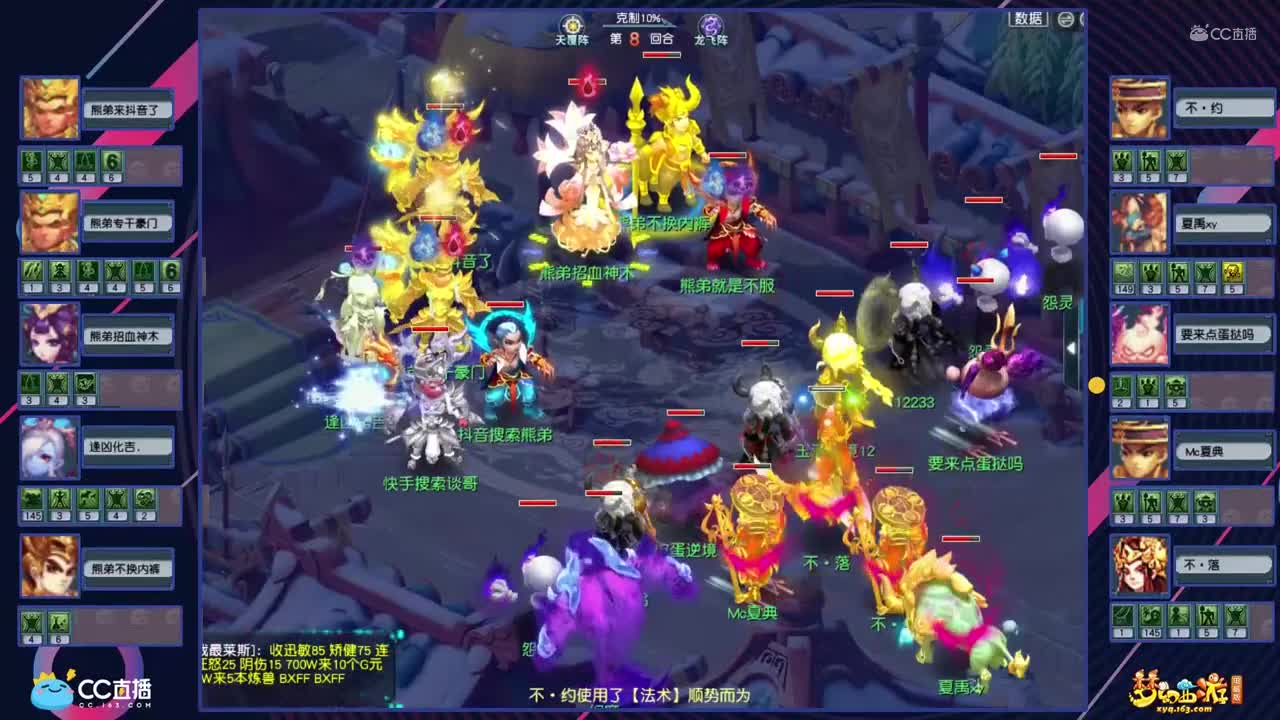Select the buff icon labeled 149 under 夏禹xy
The height and width of the screenshot is (720, 1280).
click(x=1124, y=273)
